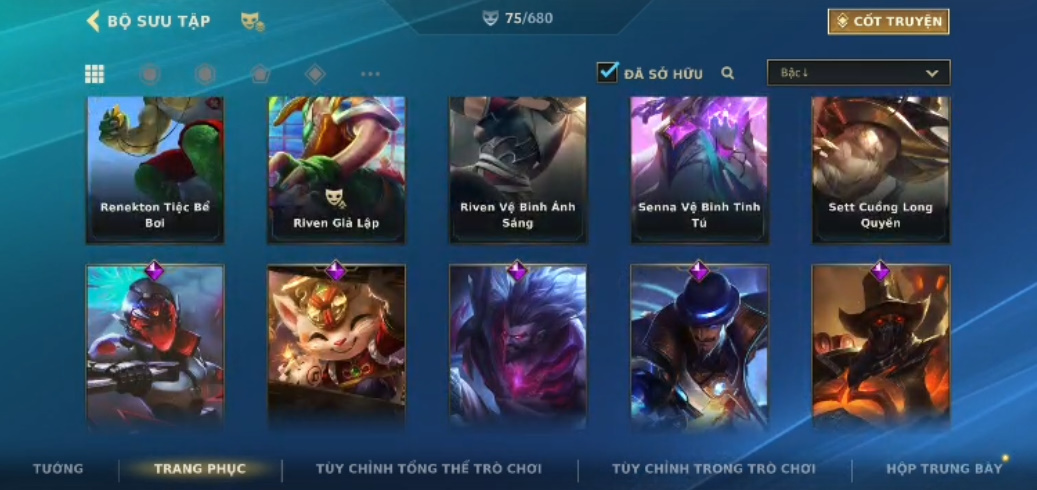This screenshot has width=1037, height=490.
Task: Select the Renekton Tiệc Bể Bơi skin
Action: pos(155,169)
